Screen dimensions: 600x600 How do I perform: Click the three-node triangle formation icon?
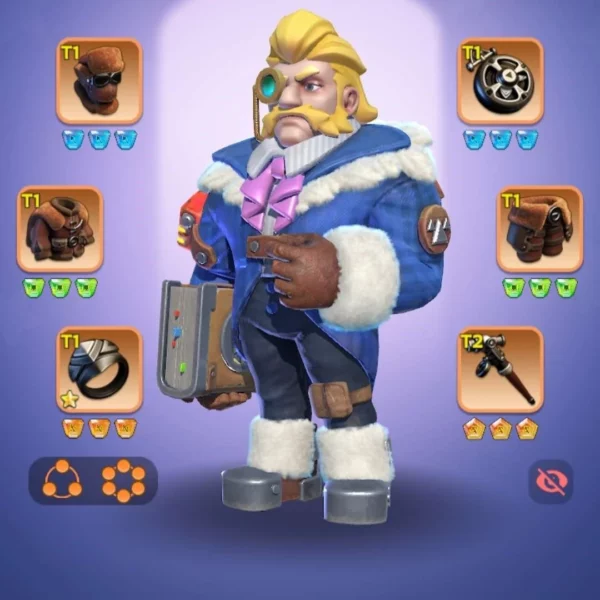(62, 481)
